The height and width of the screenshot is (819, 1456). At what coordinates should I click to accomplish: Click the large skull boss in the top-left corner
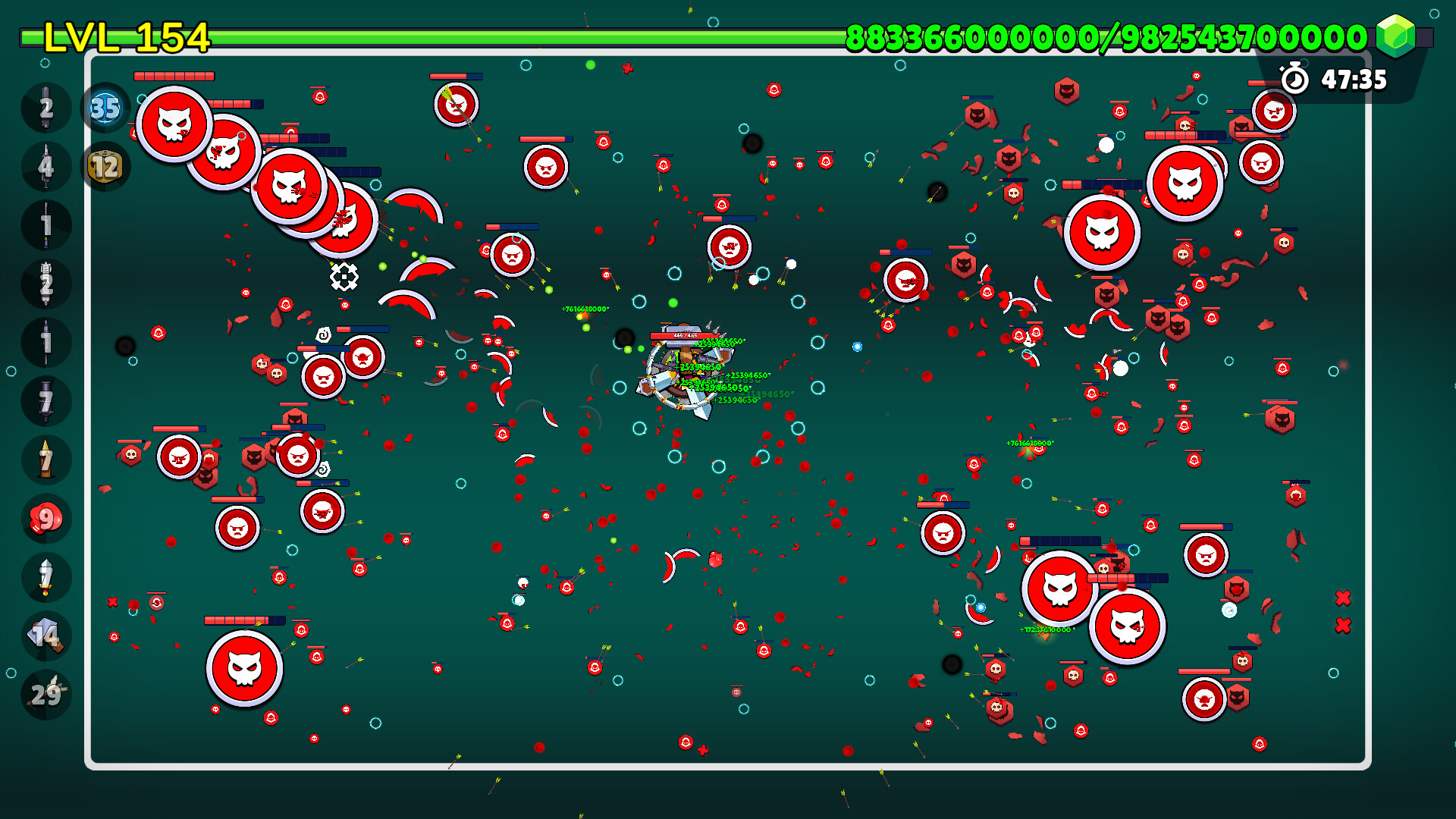click(176, 125)
